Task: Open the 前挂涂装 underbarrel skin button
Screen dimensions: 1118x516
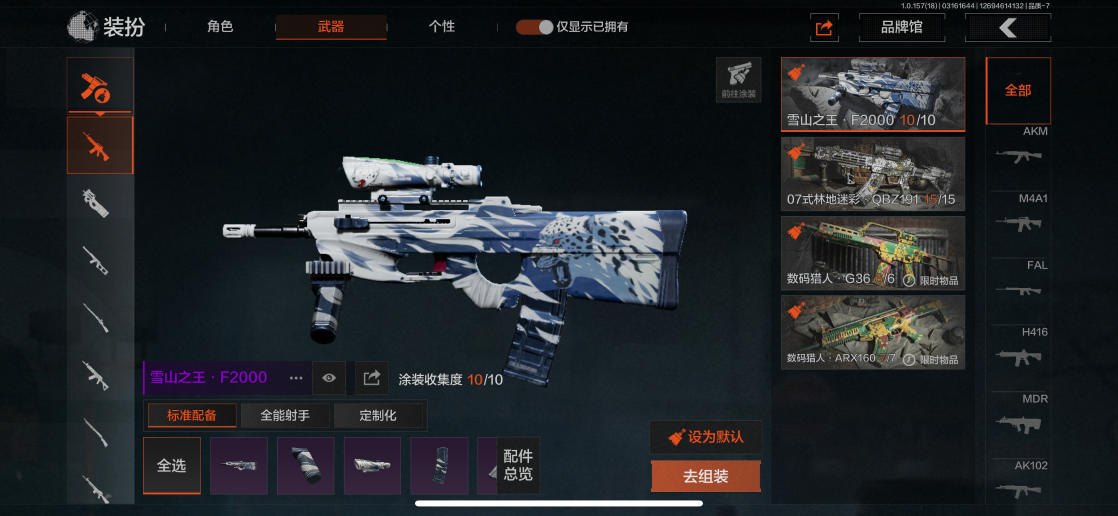Action: point(738,80)
